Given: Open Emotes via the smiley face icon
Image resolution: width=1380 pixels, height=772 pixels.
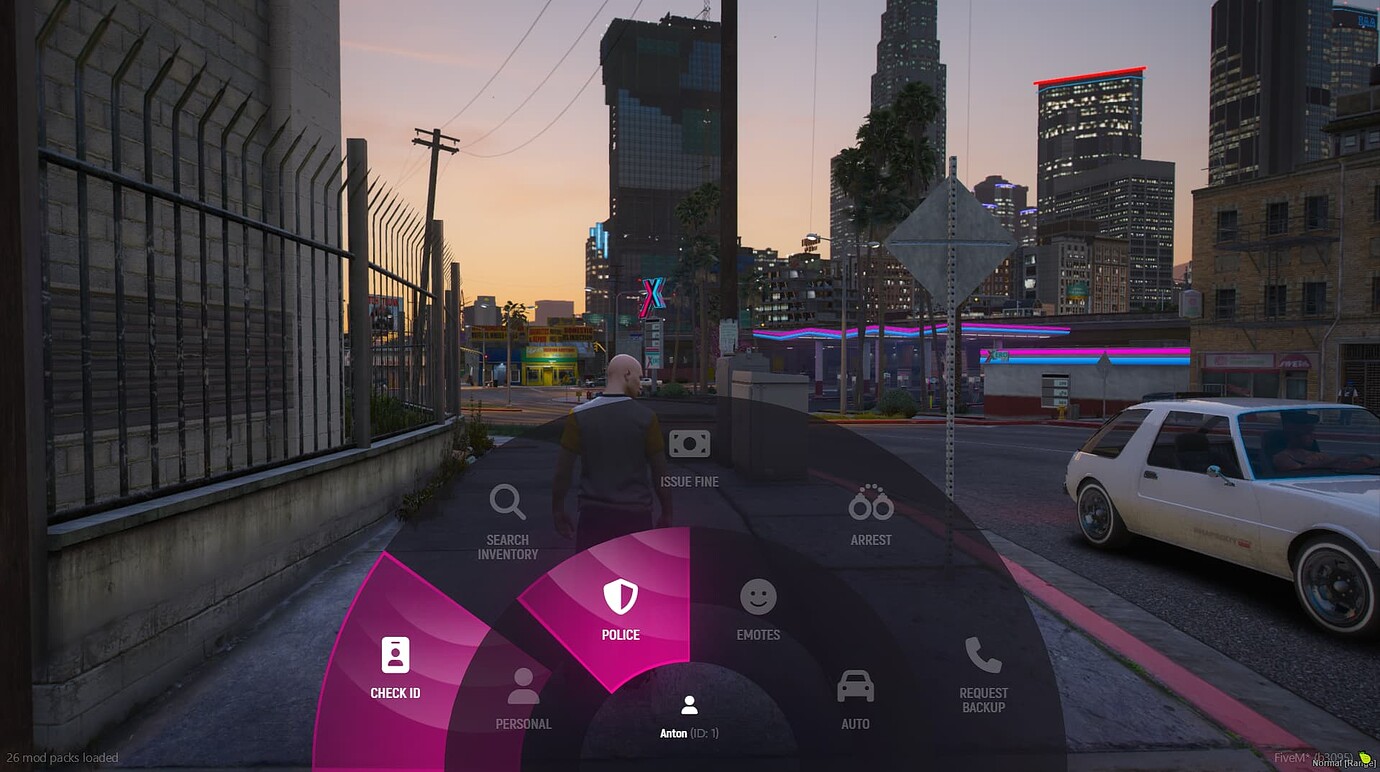Looking at the screenshot, I should 757,599.
